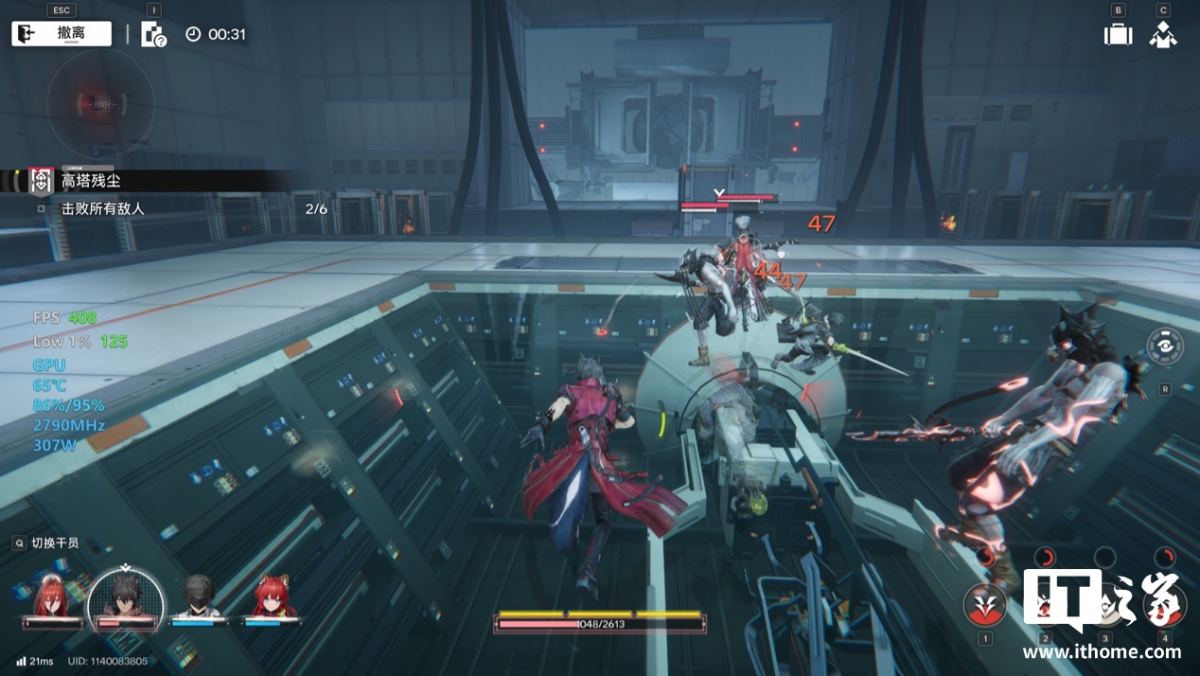Activate the skill icon labeled 1

[985, 604]
